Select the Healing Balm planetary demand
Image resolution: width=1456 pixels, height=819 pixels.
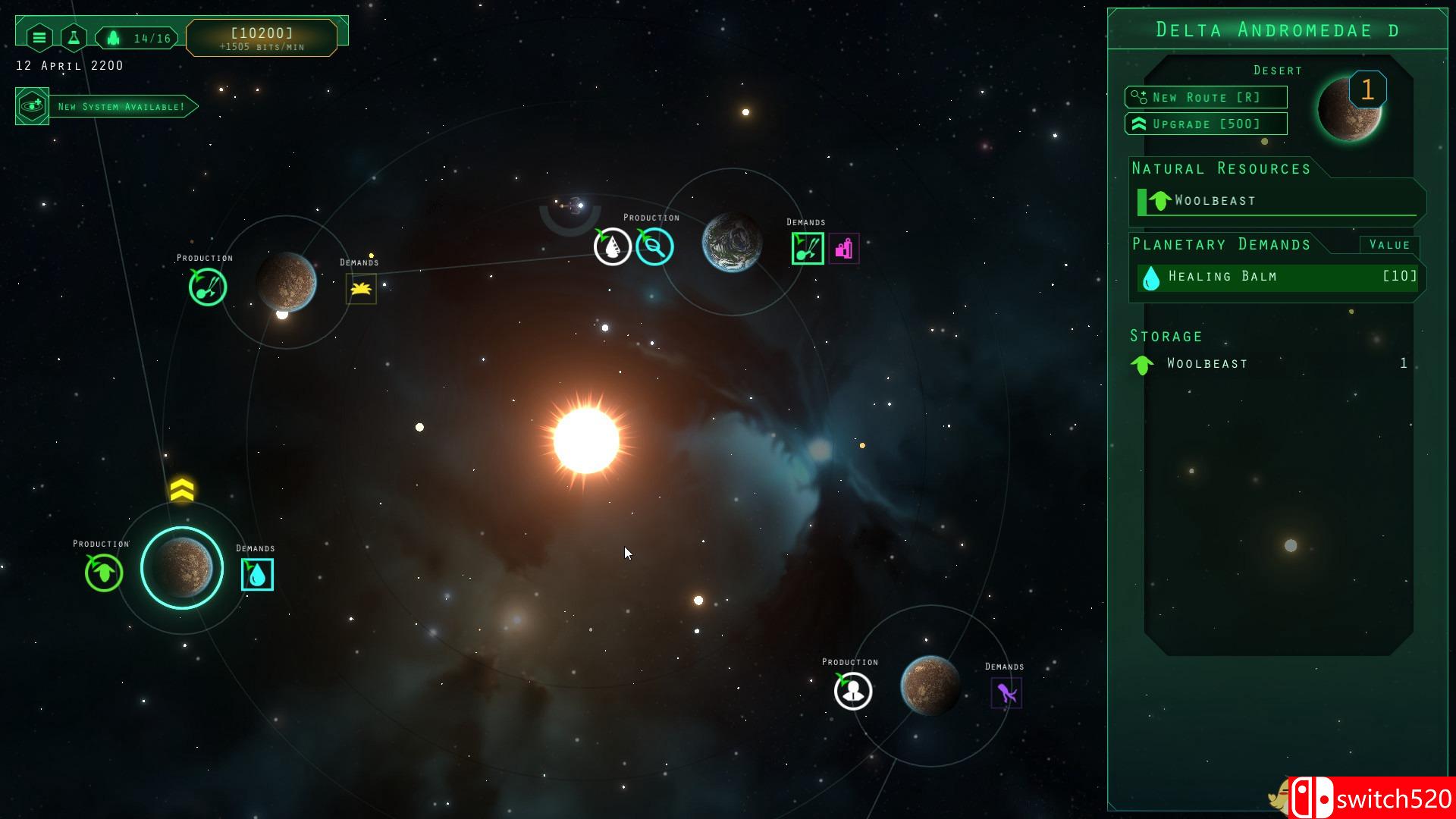tap(1278, 277)
